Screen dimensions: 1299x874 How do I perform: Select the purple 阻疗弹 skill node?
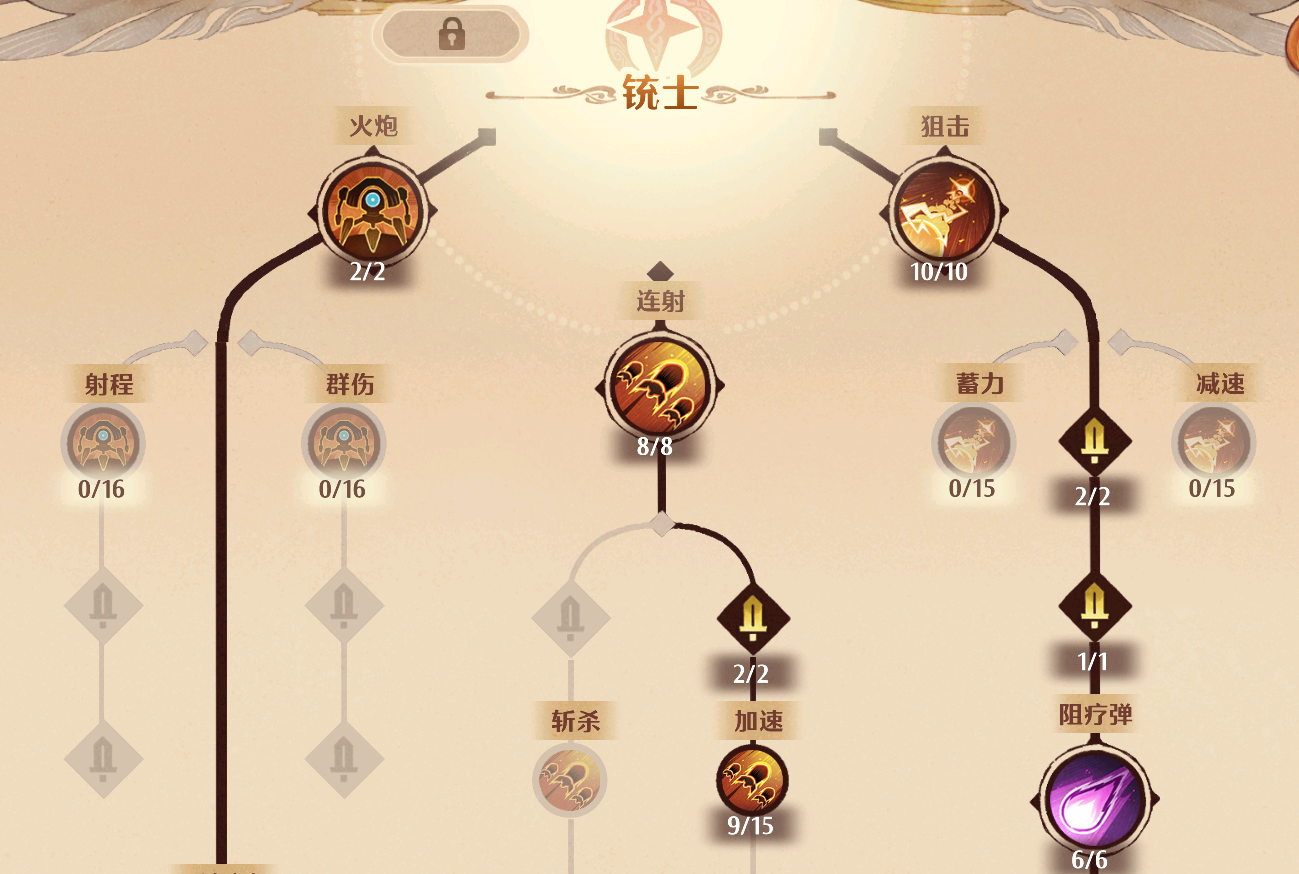1094,799
